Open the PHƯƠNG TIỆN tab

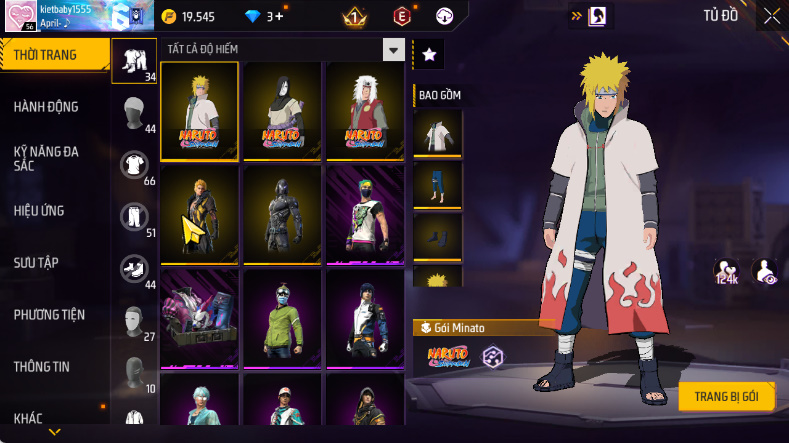[49, 315]
